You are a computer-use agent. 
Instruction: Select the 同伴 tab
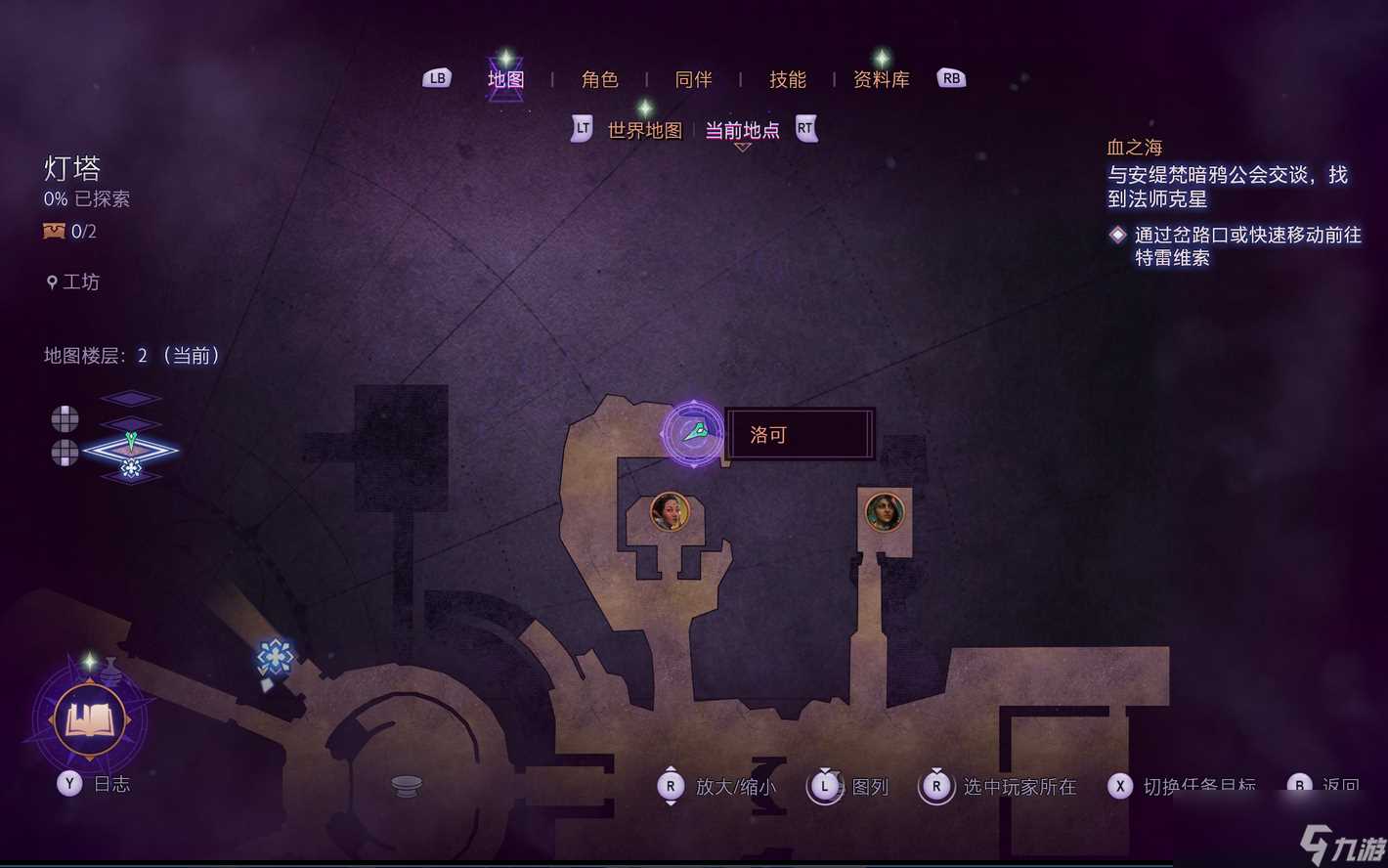693,79
